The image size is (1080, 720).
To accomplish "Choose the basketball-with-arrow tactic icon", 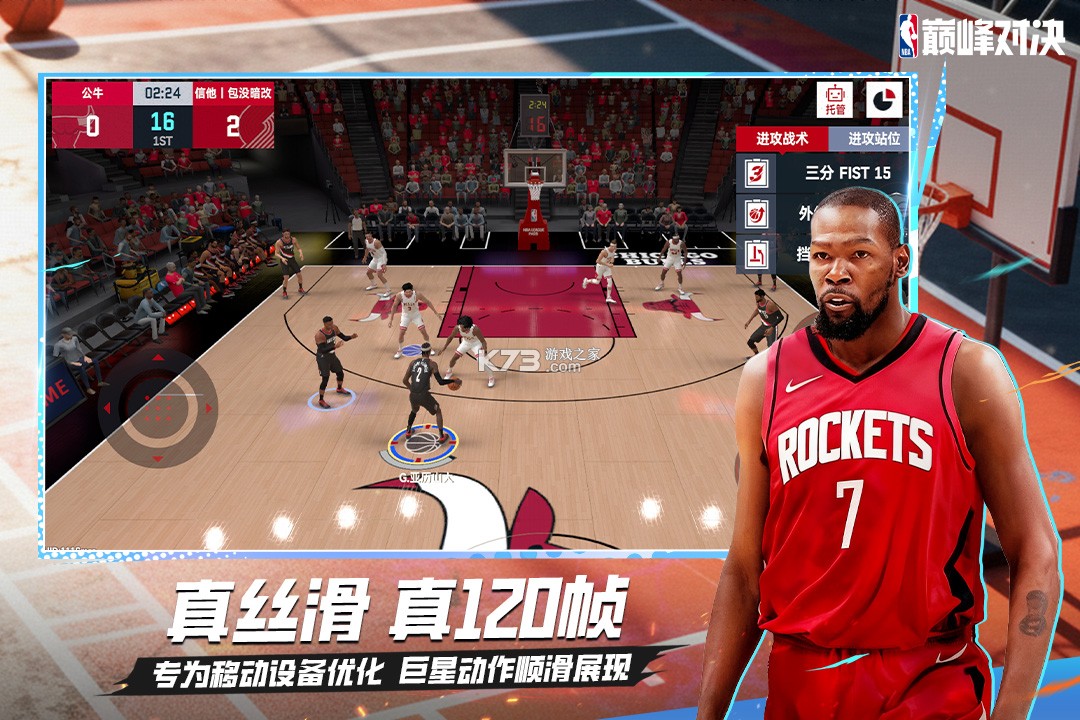I will click(757, 213).
